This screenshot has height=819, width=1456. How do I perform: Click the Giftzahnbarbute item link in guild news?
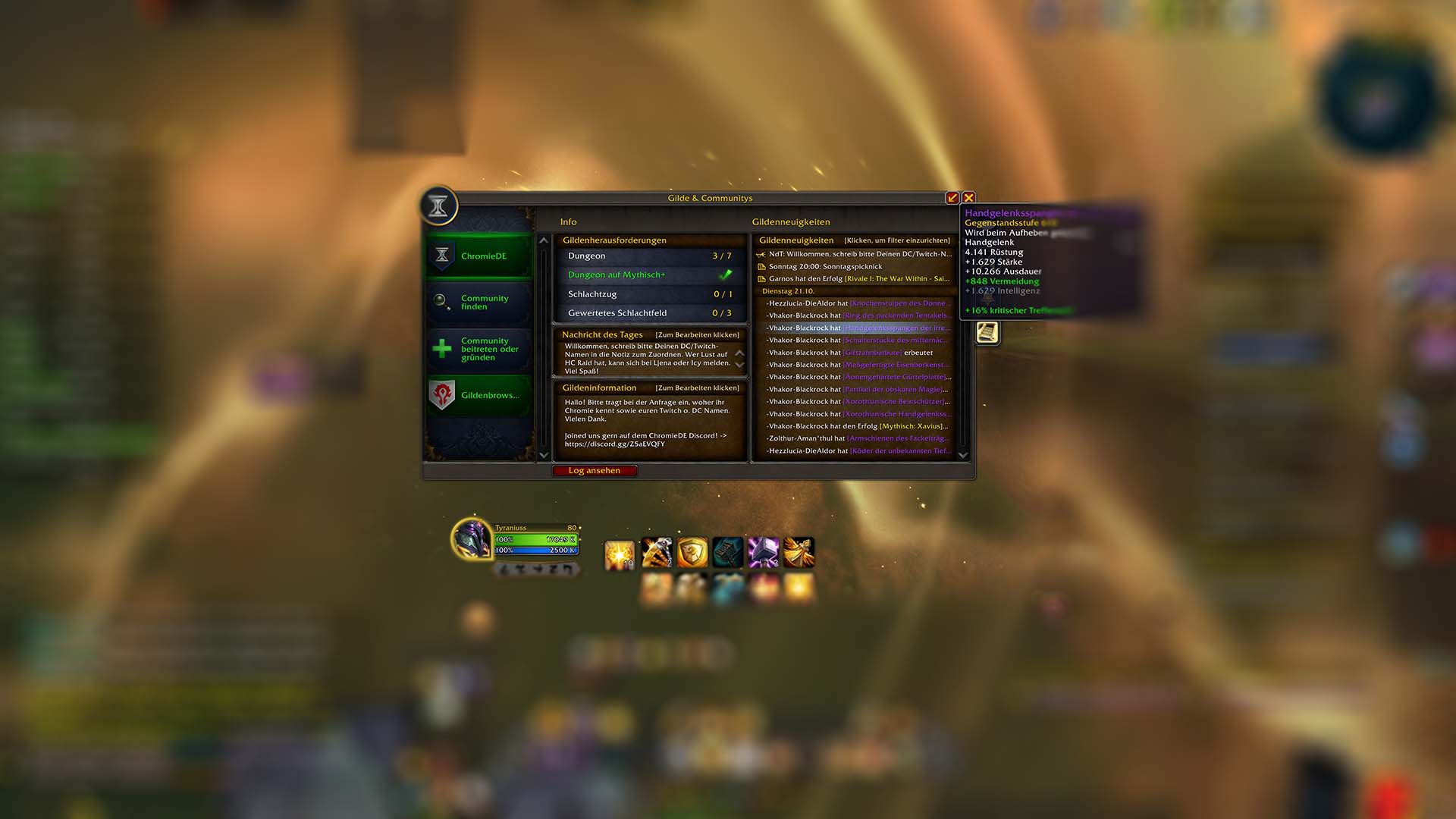[x=873, y=352]
